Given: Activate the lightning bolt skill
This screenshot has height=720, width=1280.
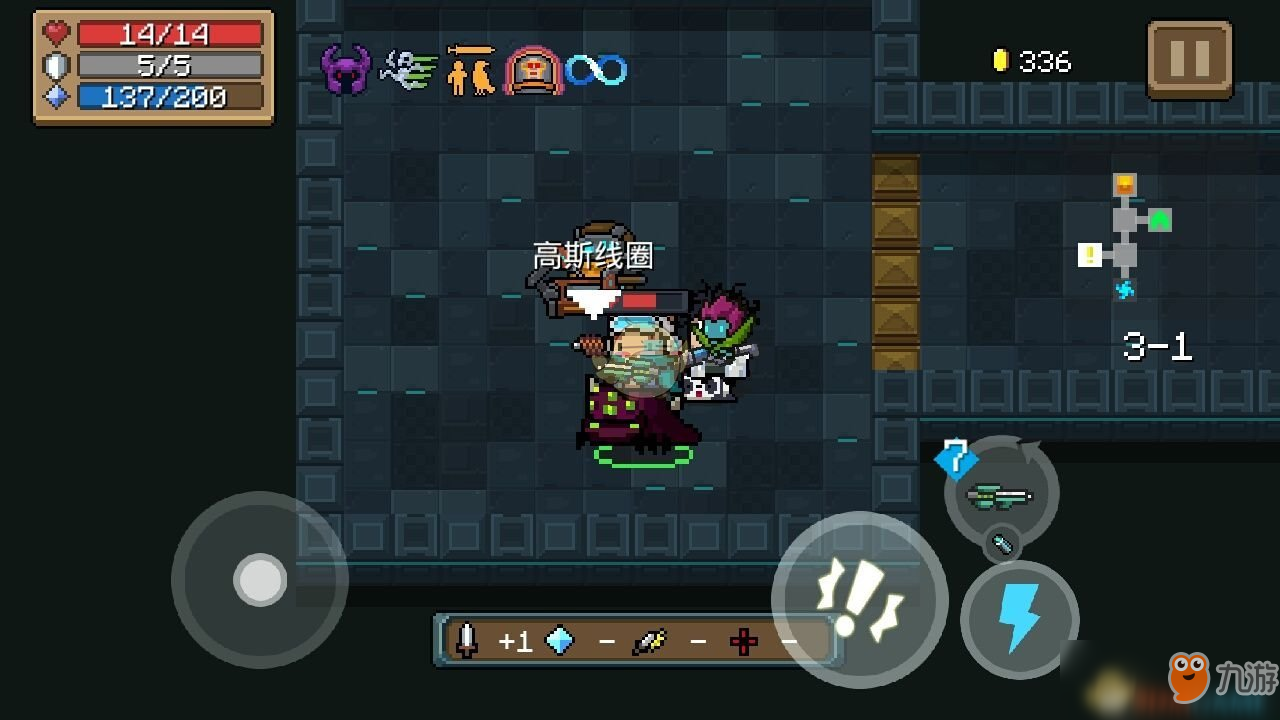Looking at the screenshot, I should pos(1019,620).
